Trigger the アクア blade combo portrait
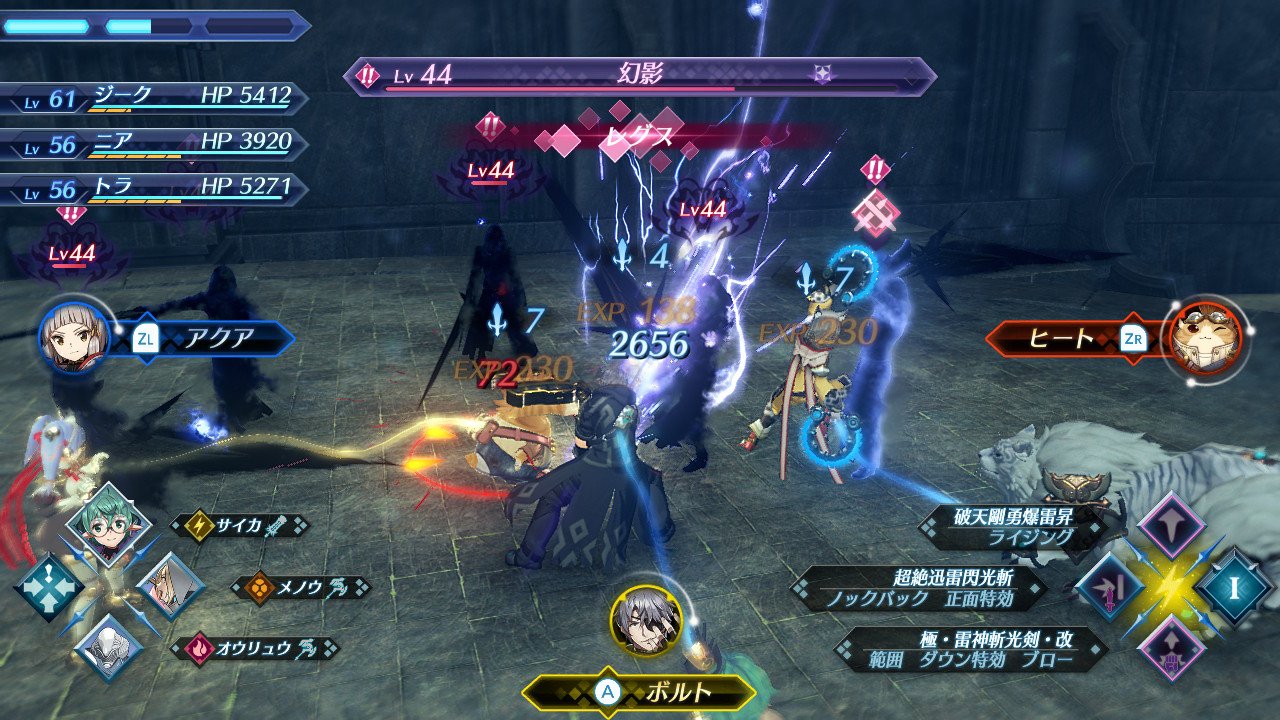The width and height of the screenshot is (1280, 720). point(73,338)
